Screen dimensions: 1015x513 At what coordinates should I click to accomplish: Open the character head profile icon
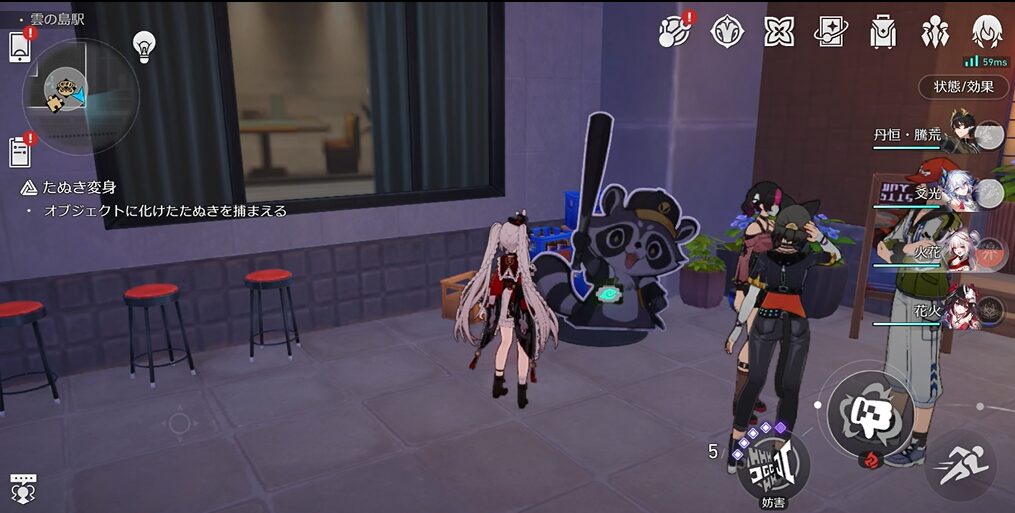(x=987, y=31)
